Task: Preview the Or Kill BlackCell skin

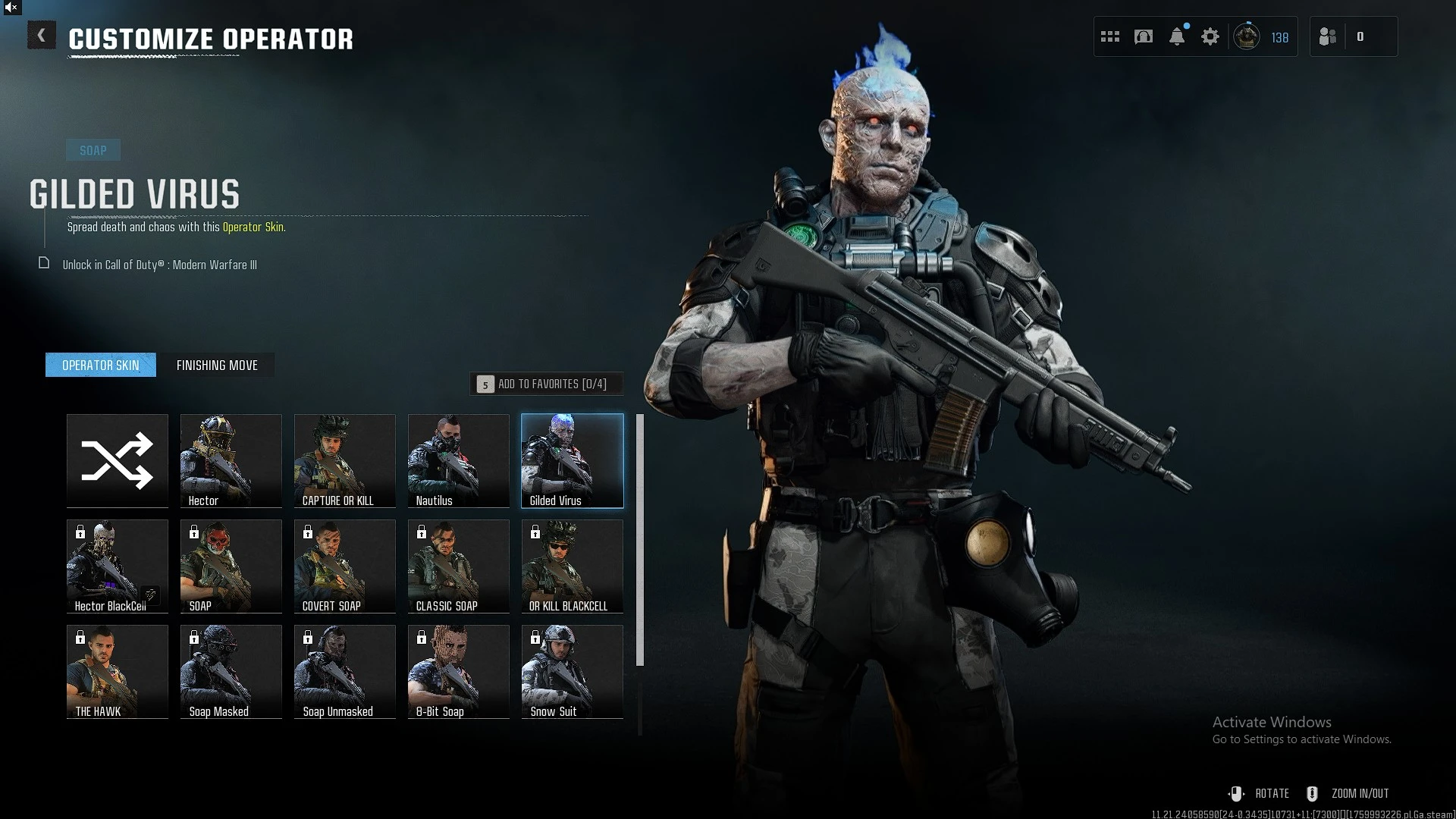Action: (573, 566)
